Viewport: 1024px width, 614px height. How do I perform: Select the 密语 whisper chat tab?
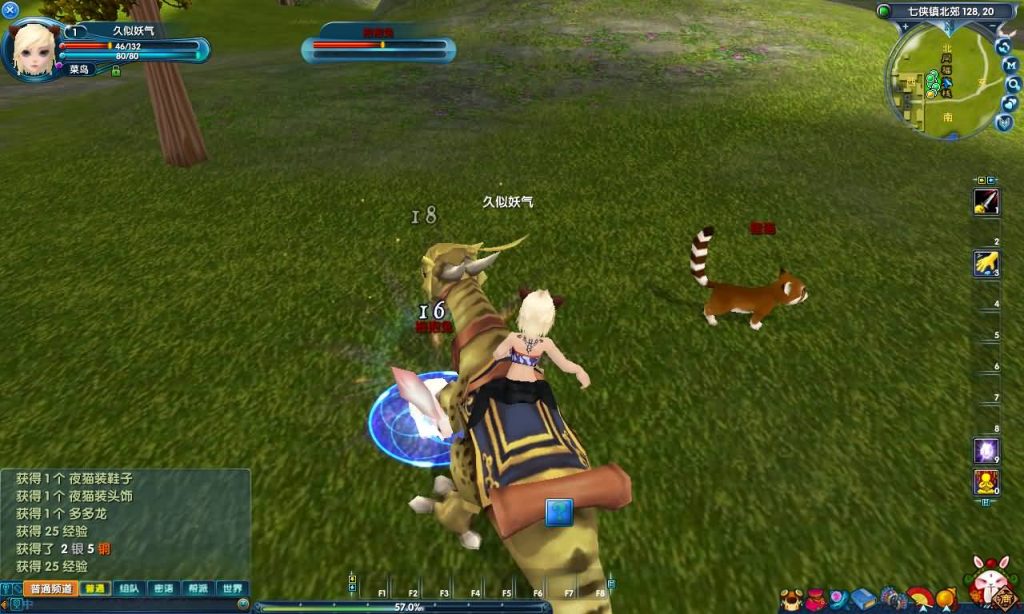tap(163, 589)
